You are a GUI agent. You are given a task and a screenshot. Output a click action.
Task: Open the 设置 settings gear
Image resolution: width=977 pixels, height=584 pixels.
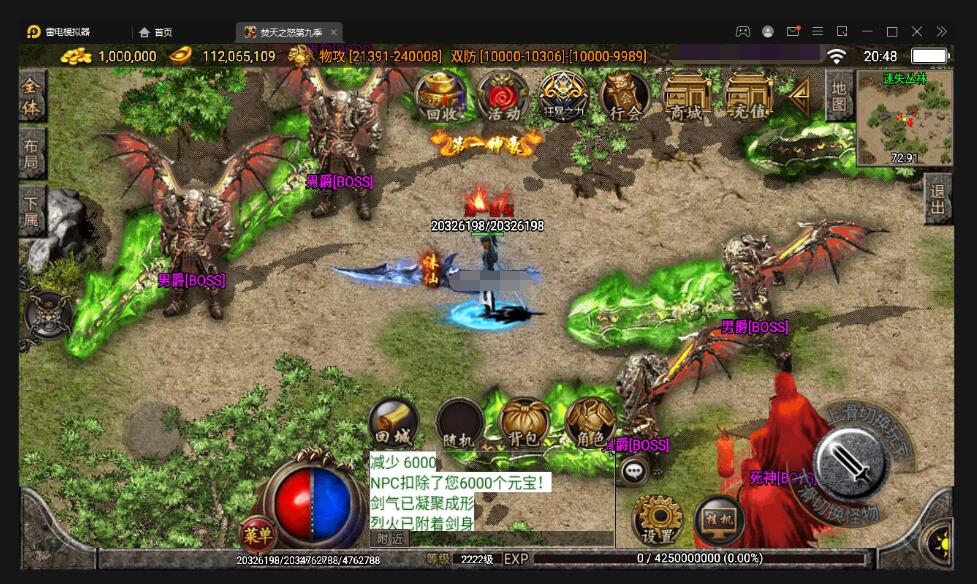tap(657, 520)
